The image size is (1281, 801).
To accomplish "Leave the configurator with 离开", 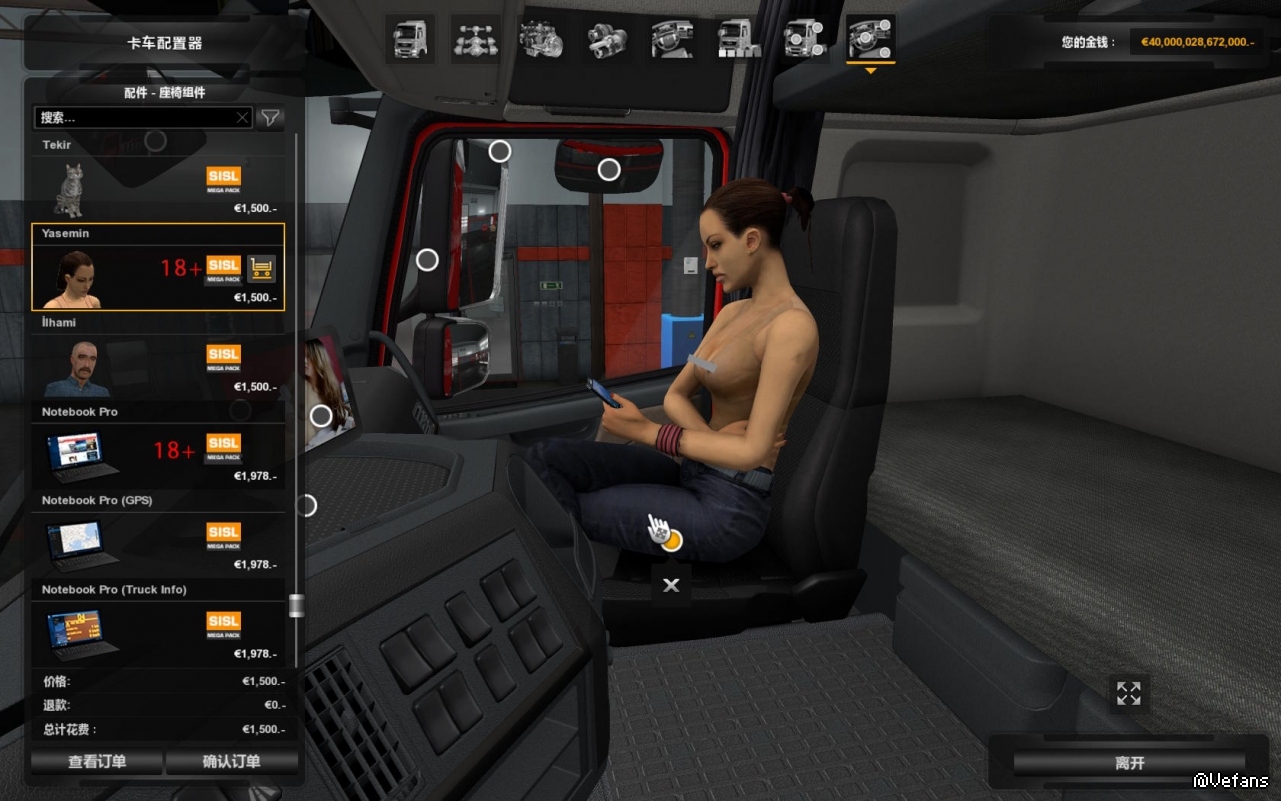I will pos(1129,763).
